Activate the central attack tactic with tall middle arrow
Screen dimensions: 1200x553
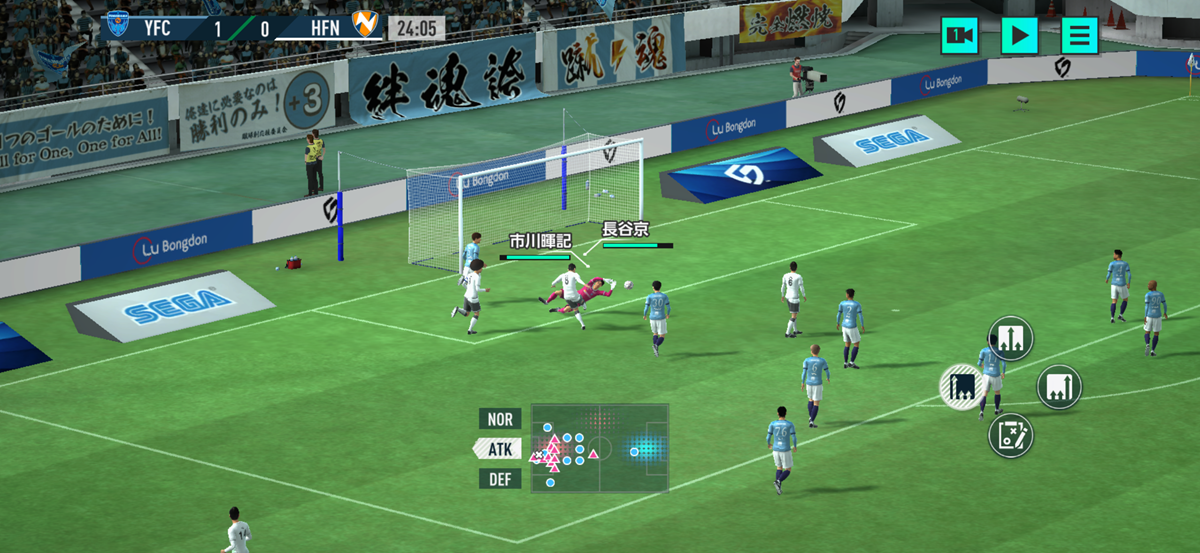tap(1010, 339)
